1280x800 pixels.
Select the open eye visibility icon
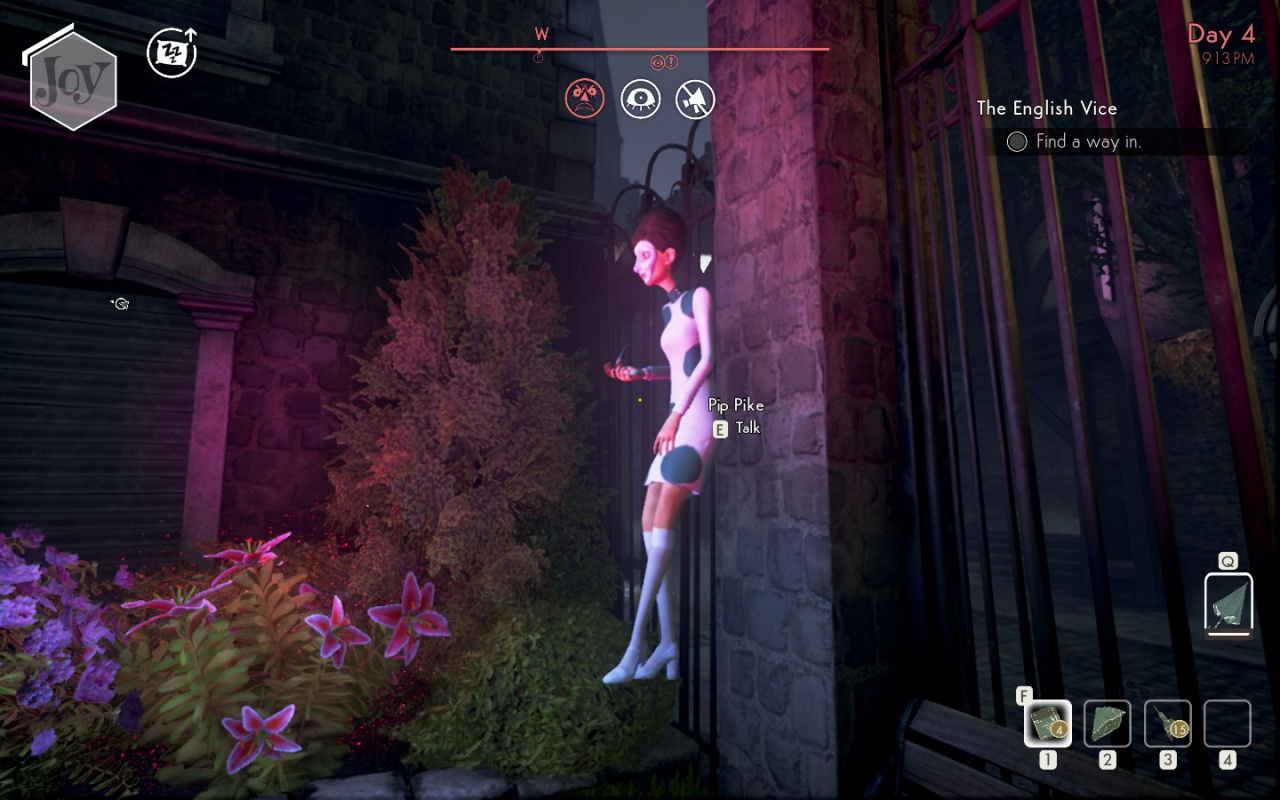click(640, 98)
